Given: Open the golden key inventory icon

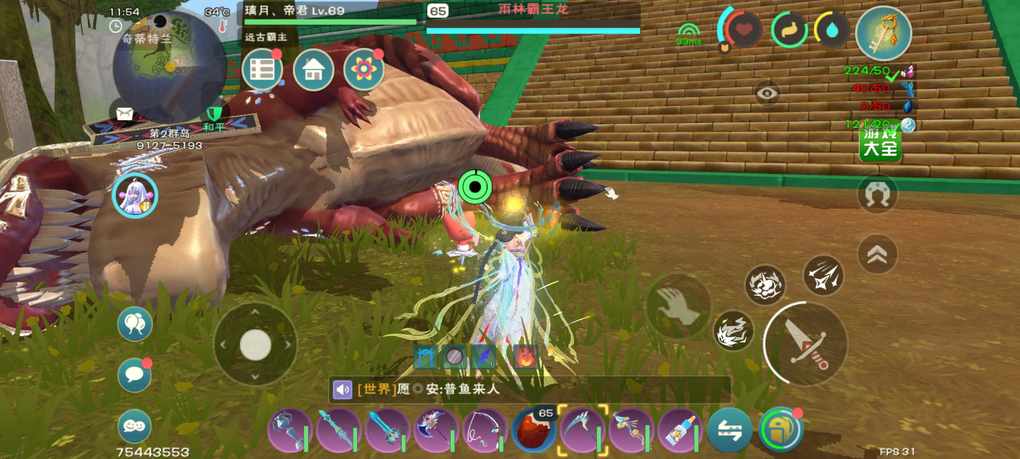Looking at the screenshot, I should click(883, 33).
